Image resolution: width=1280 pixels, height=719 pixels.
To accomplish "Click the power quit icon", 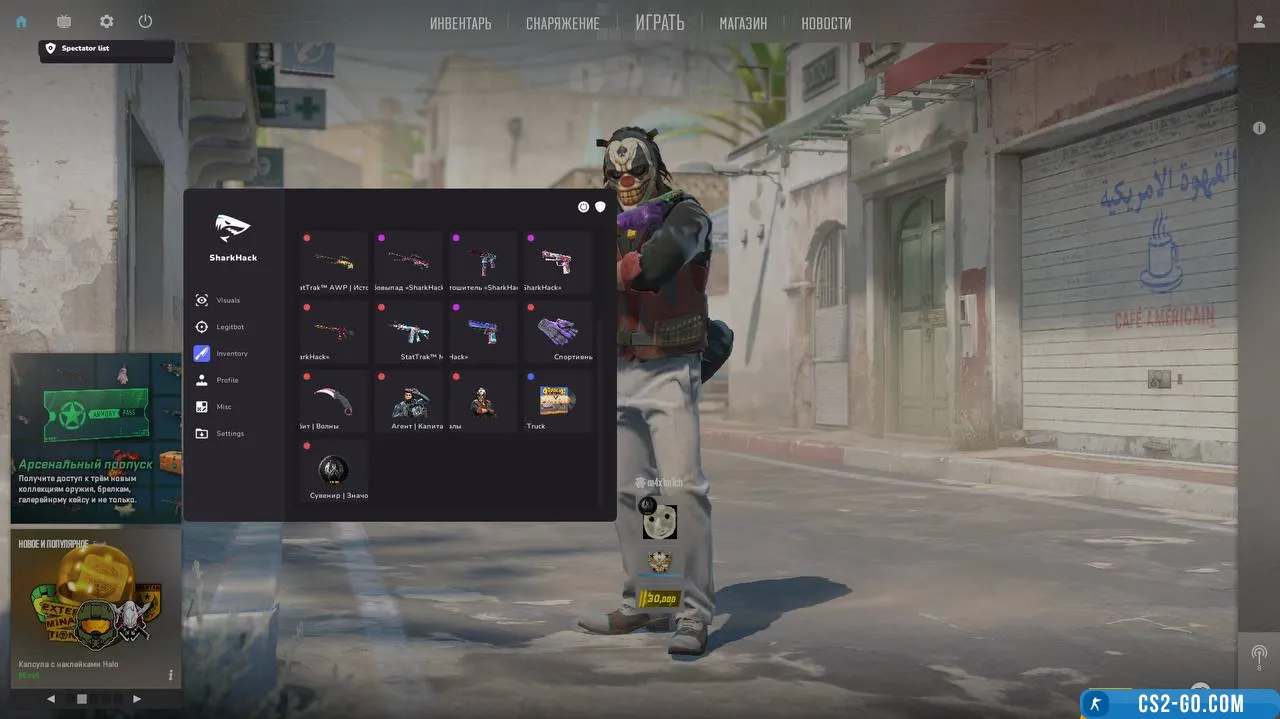I will point(146,21).
